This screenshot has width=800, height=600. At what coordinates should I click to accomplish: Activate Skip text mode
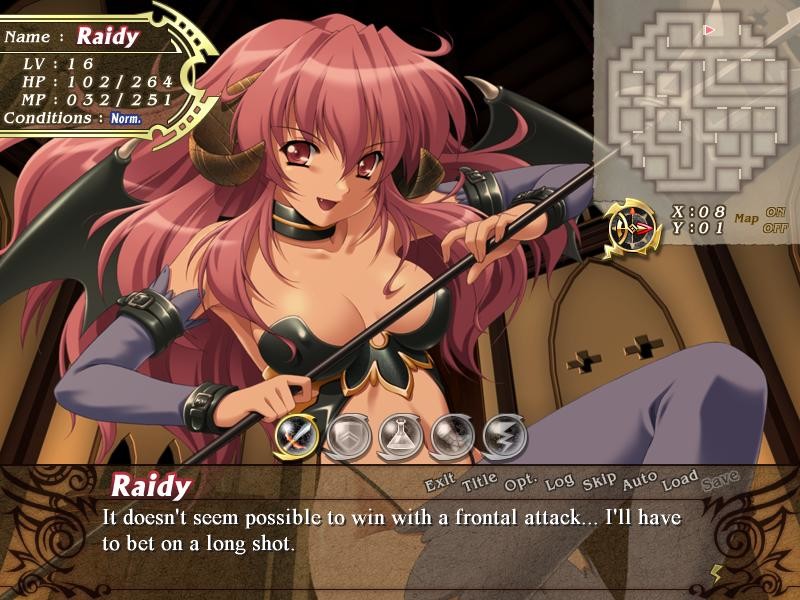(599, 481)
